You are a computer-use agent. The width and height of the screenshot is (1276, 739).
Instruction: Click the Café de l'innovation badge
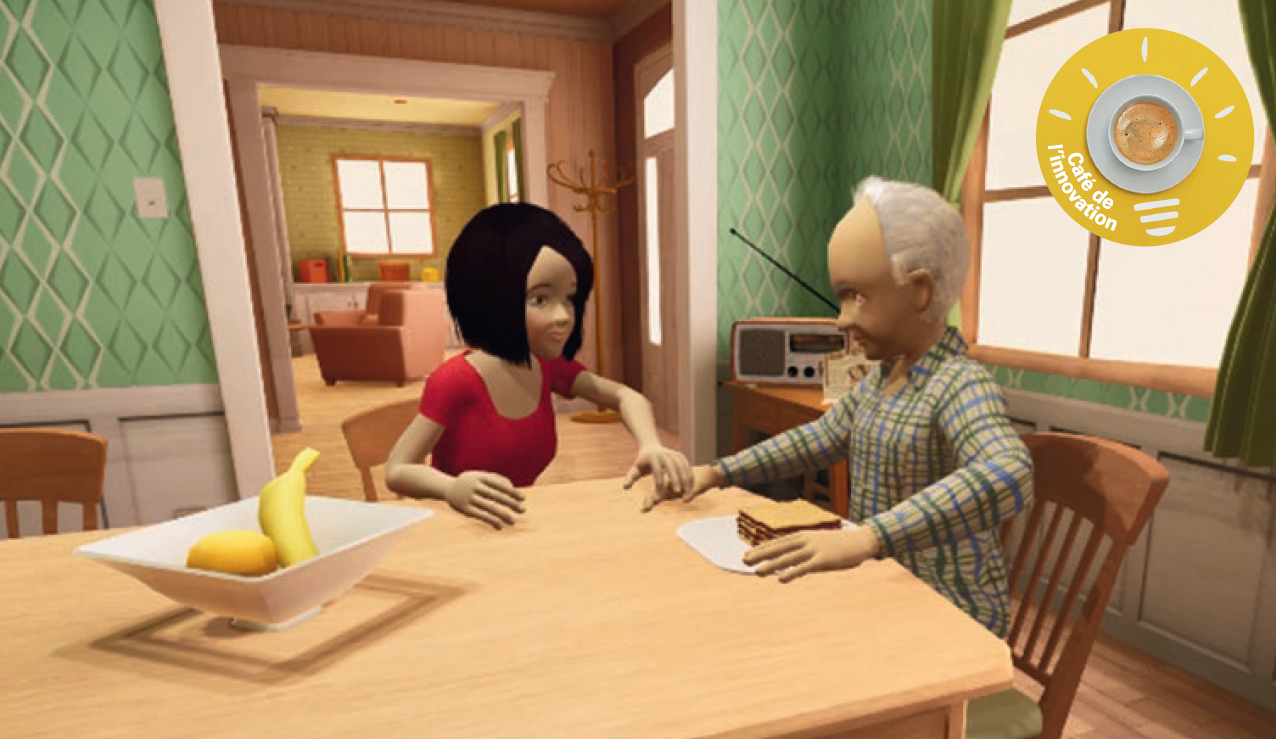click(1144, 137)
